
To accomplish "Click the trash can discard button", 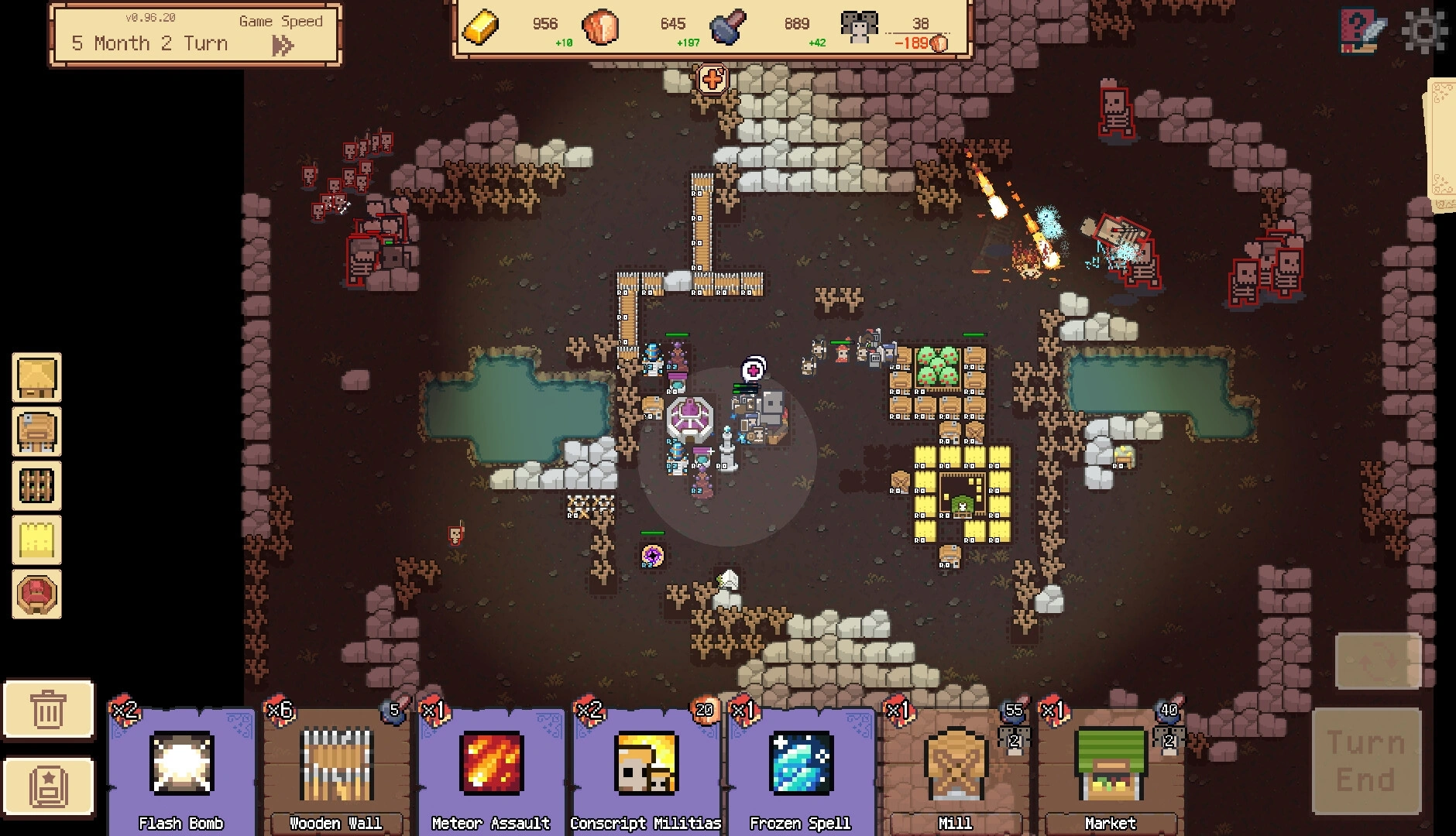I will click(48, 709).
